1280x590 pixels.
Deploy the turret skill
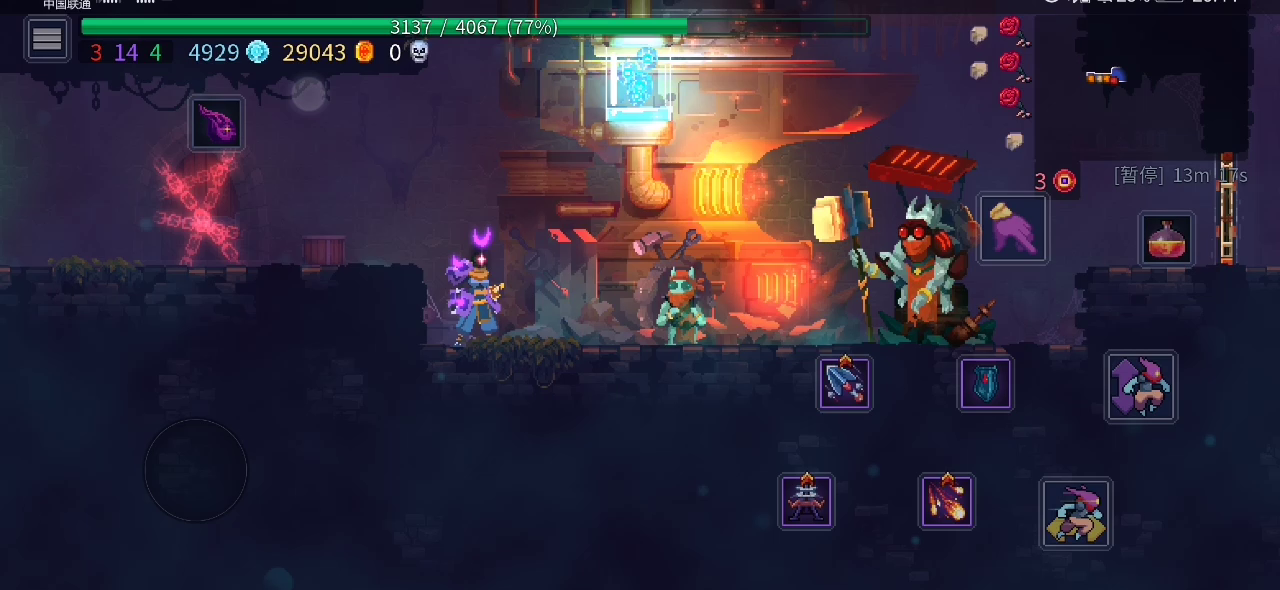pos(806,501)
